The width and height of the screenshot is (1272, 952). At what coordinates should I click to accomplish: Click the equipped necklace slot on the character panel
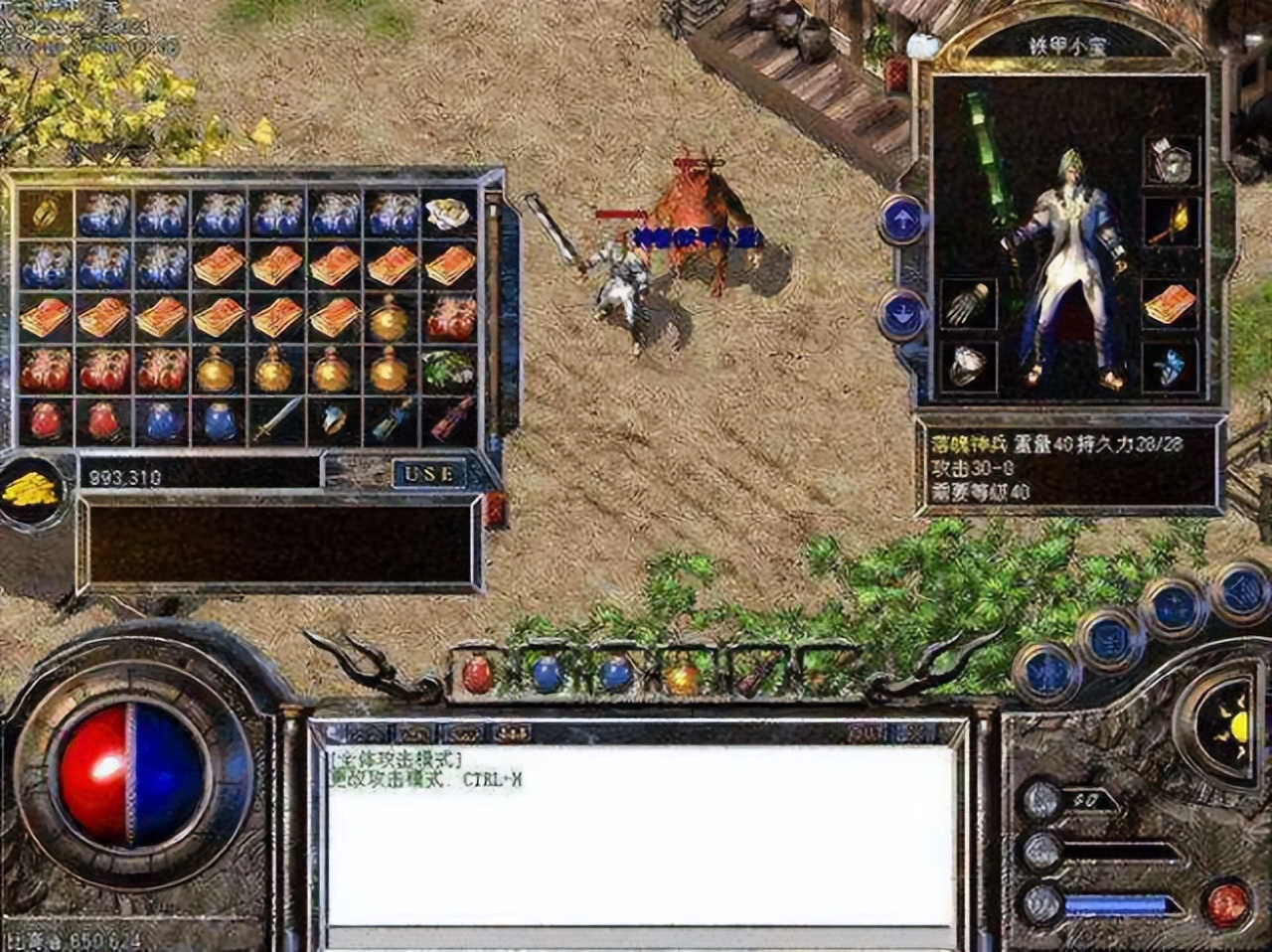click(1171, 161)
